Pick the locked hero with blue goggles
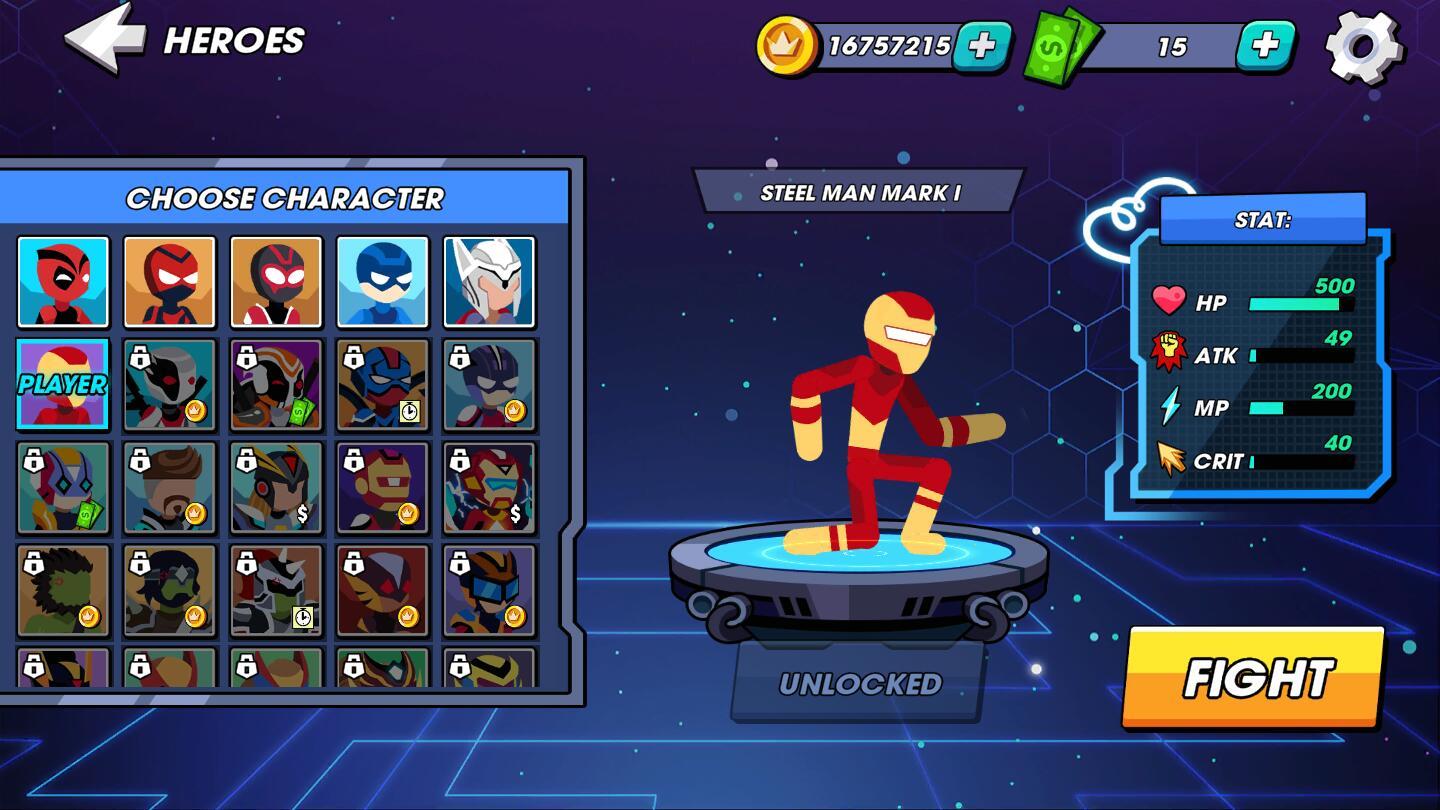Viewport: 1440px width, 810px height. [x=489, y=591]
